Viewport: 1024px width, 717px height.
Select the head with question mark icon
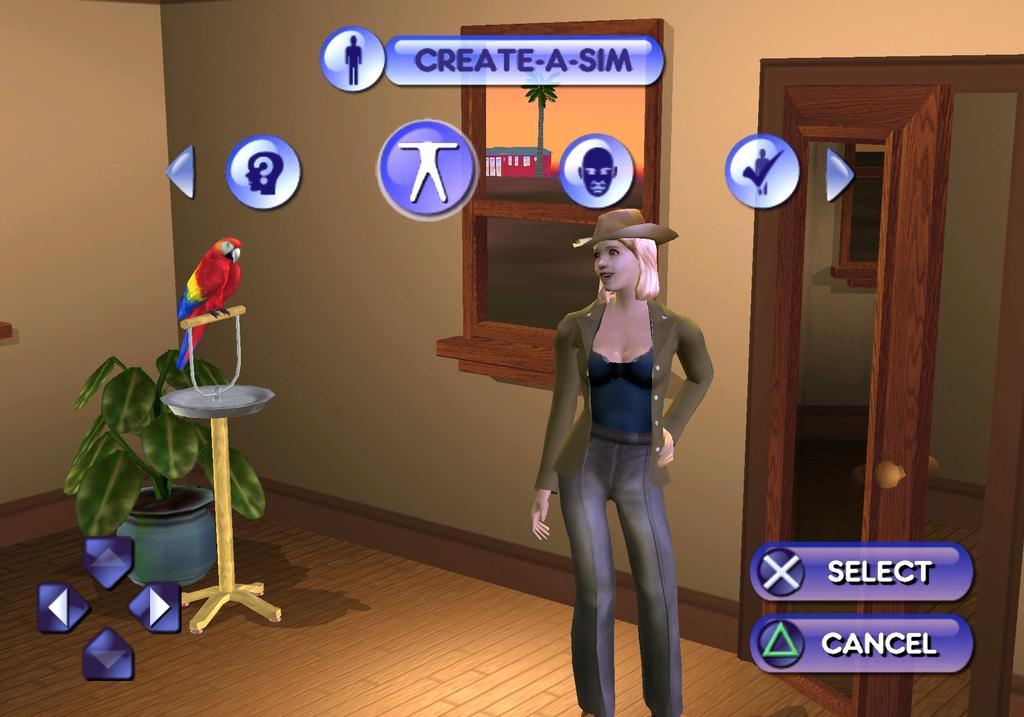263,172
